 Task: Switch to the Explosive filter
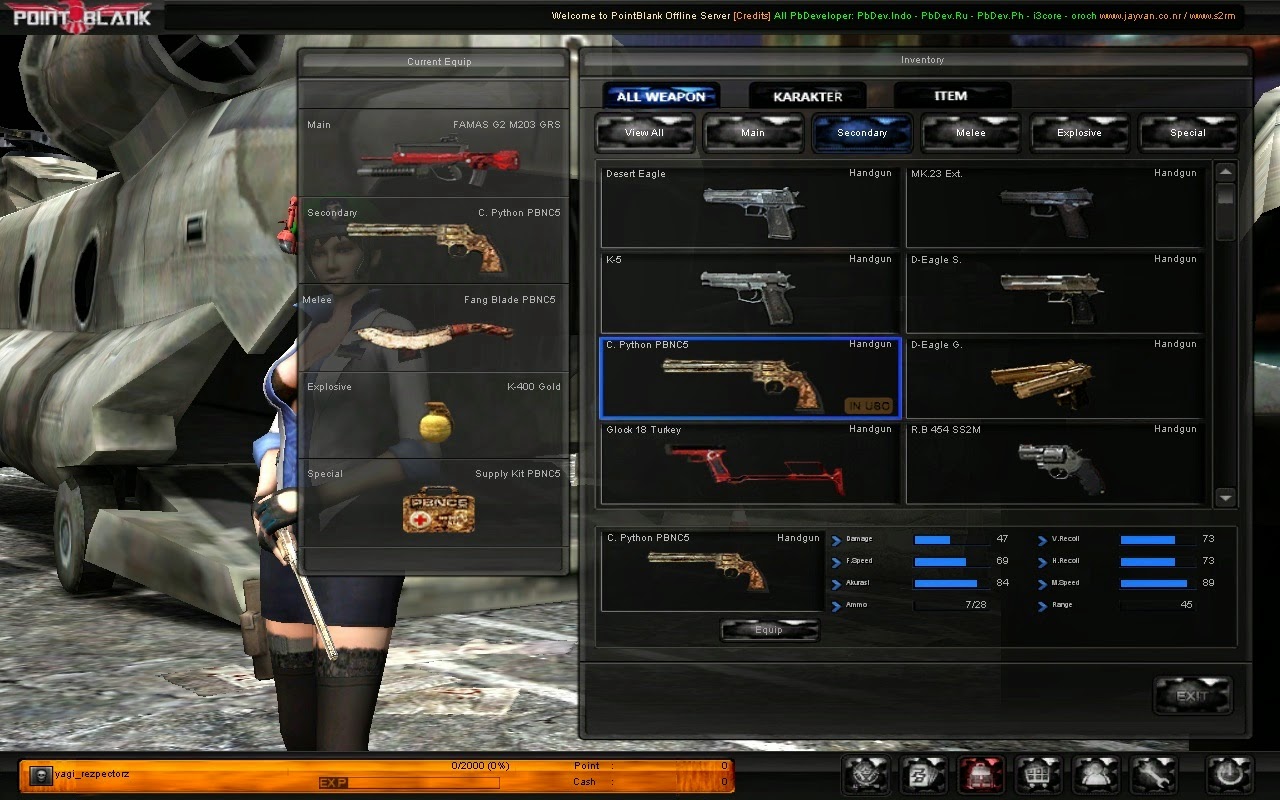coord(1080,132)
